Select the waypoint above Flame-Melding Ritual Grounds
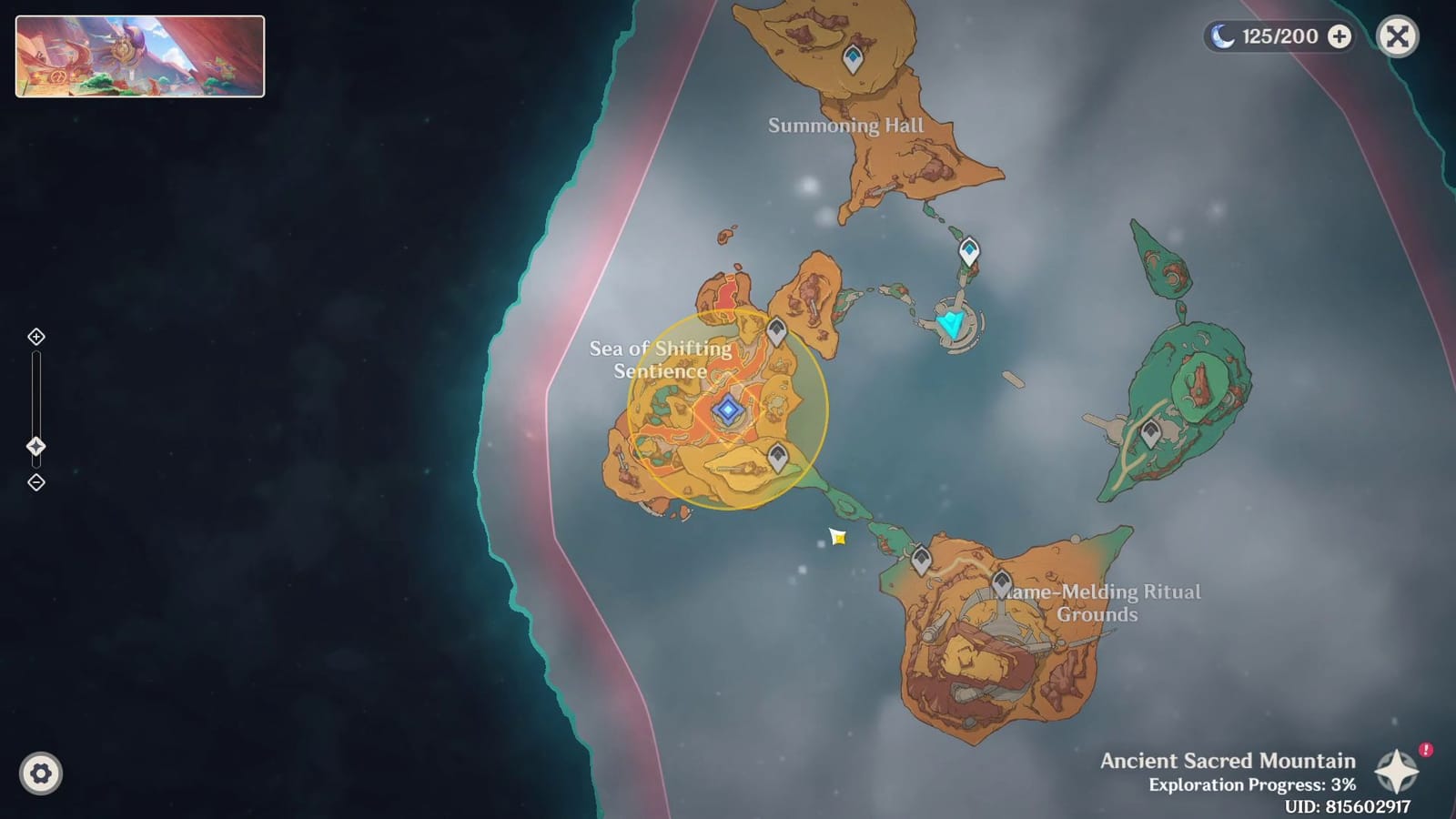Image resolution: width=1456 pixels, height=819 pixels. (x=1004, y=581)
